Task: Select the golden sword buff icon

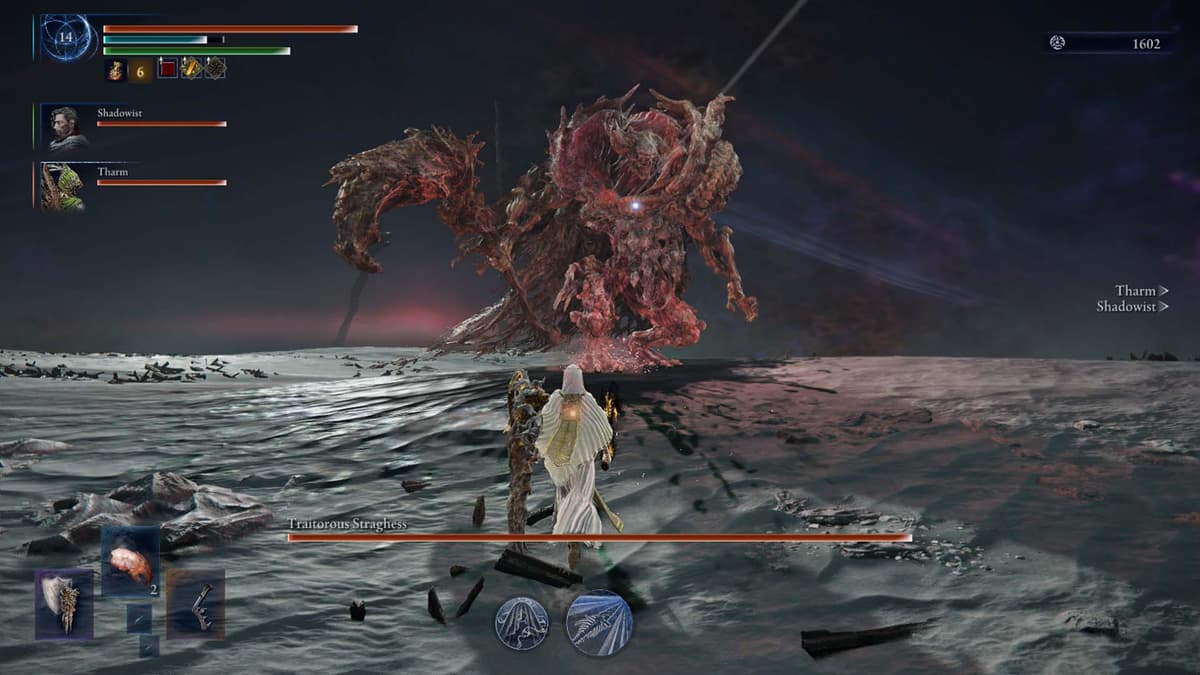Action: click(x=191, y=68)
